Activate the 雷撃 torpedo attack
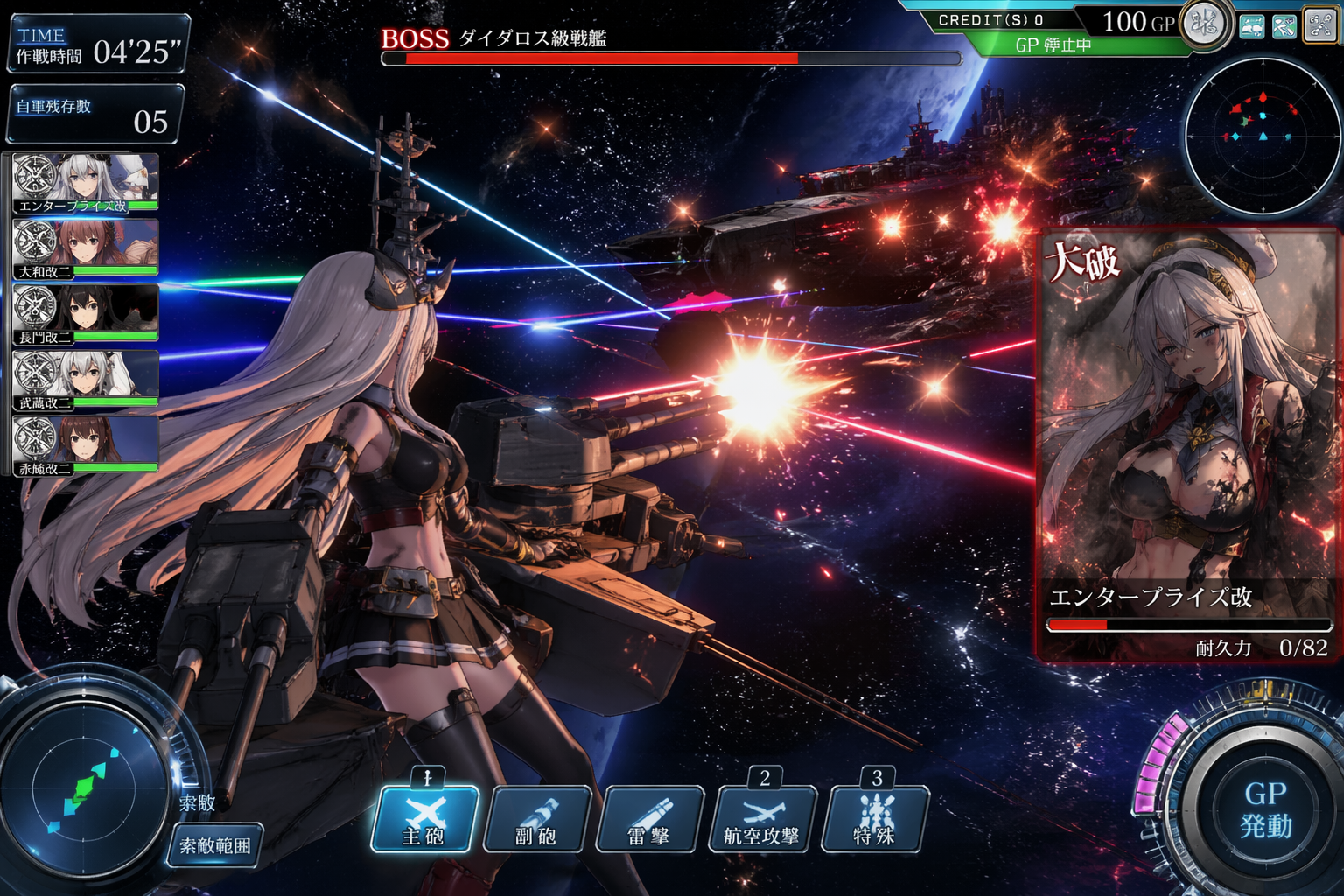This screenshot has width=1344, height=896. click(x=649, y=820)
